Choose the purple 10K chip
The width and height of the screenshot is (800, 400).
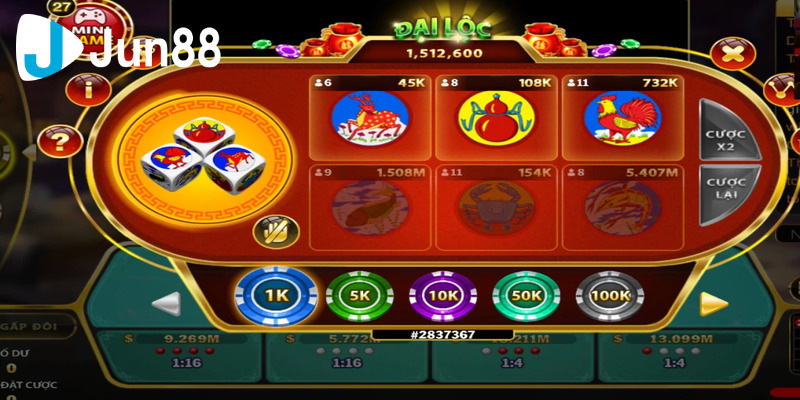click(x=442, y=296)
